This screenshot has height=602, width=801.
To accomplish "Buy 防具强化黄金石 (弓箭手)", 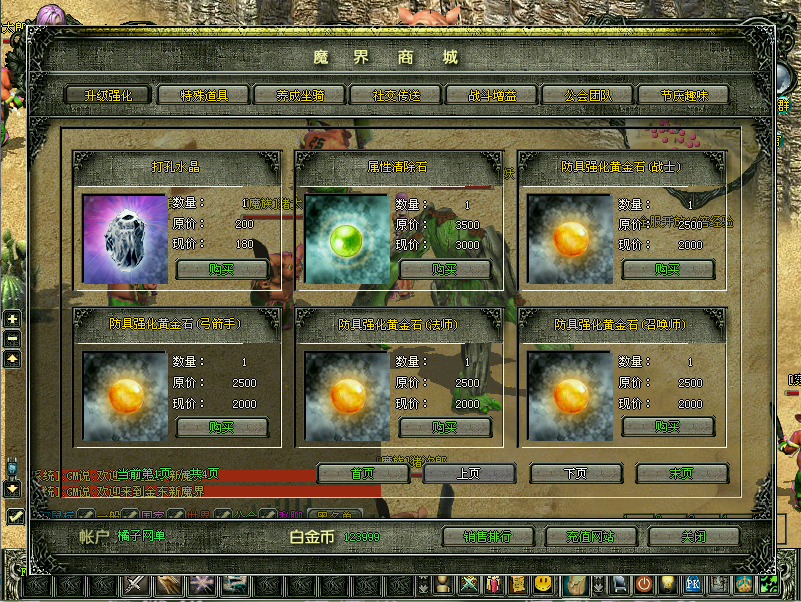I will [x=222, y=427].
